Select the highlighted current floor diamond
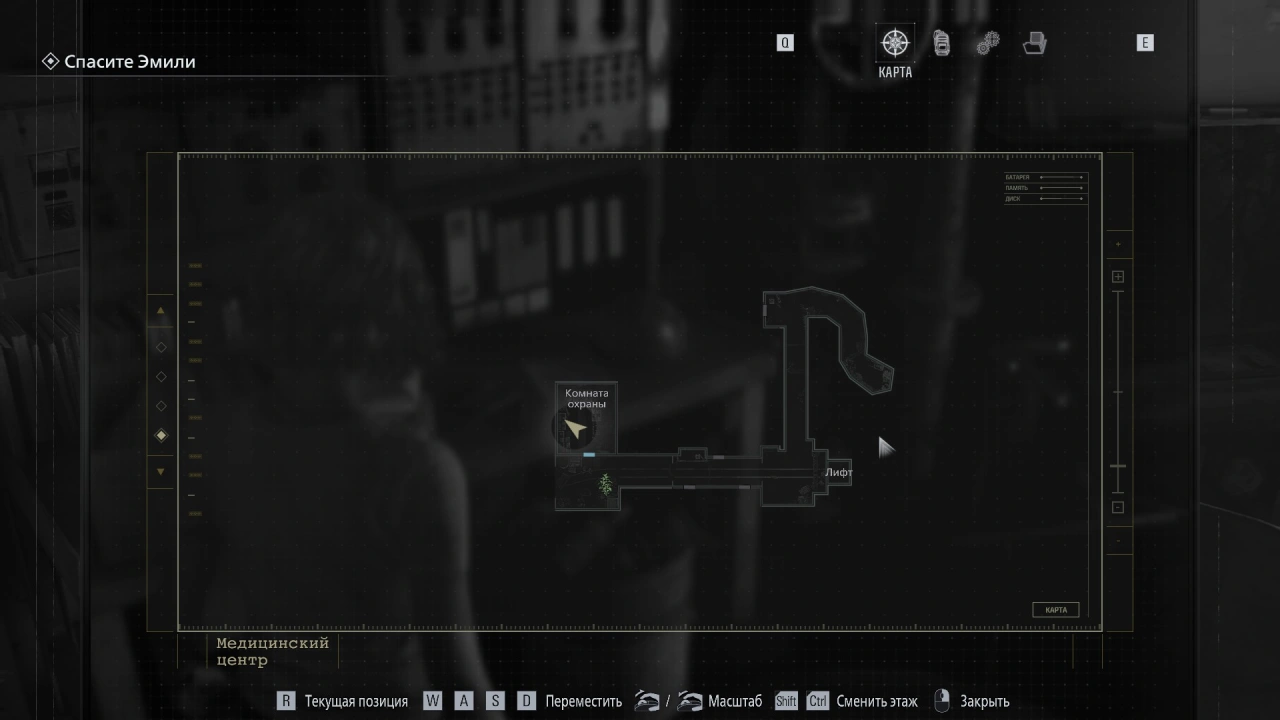The width and height of the screenshot is (1280, 720). click(x=161, y=435)
